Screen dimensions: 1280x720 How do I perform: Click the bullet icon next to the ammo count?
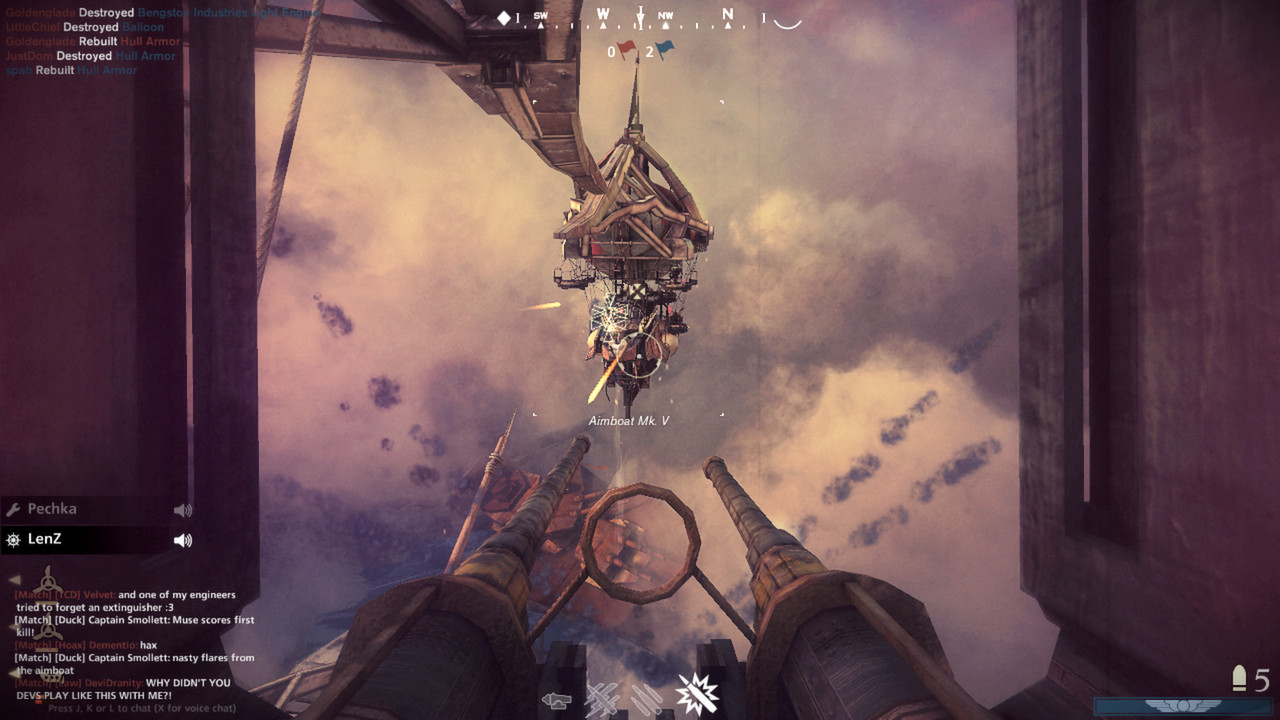tap(1238, 677)
